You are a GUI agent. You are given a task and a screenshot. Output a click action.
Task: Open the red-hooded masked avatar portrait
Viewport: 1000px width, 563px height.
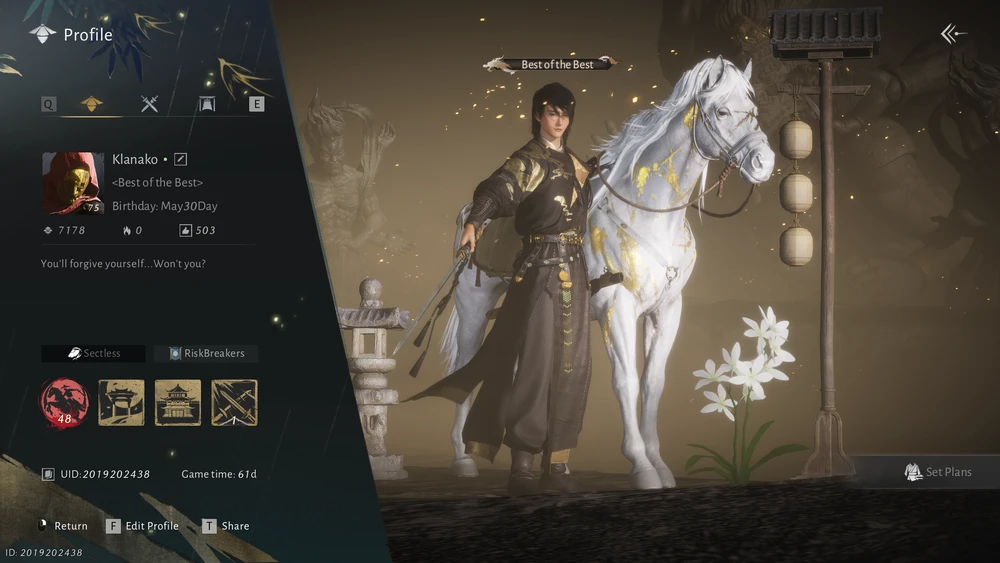point(73,183)
